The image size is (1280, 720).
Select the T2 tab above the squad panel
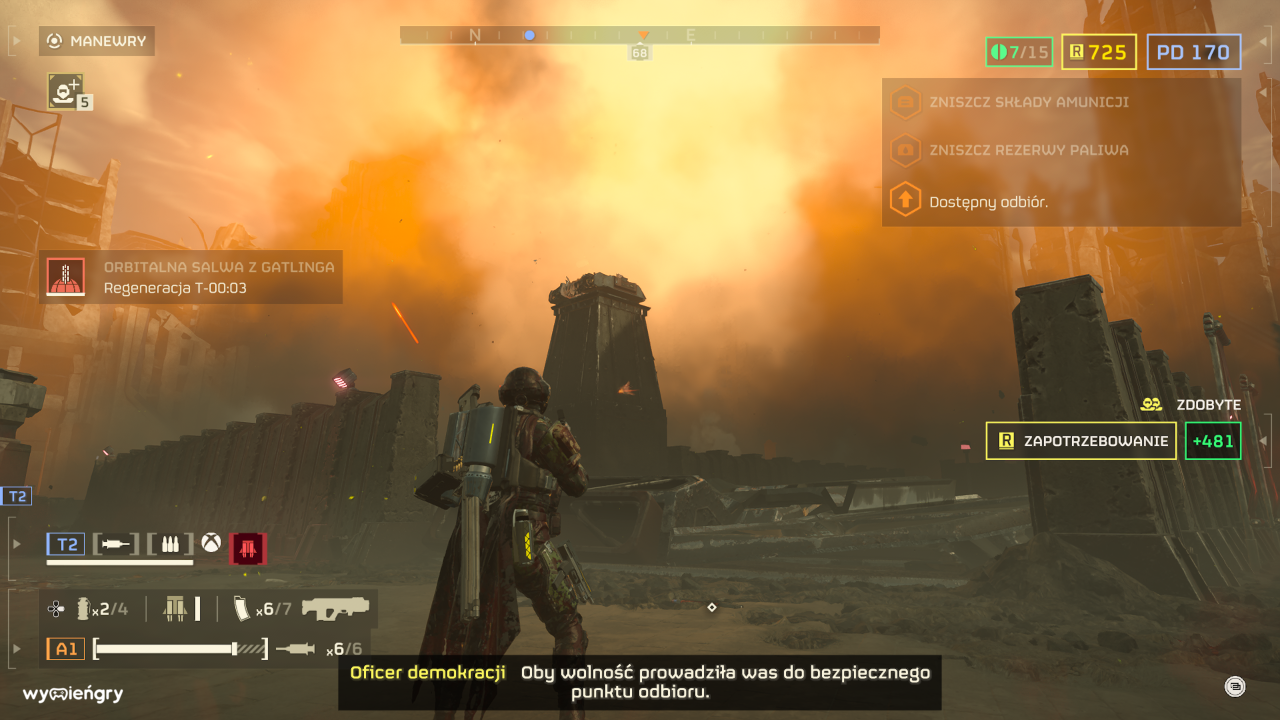coord(17,496)
